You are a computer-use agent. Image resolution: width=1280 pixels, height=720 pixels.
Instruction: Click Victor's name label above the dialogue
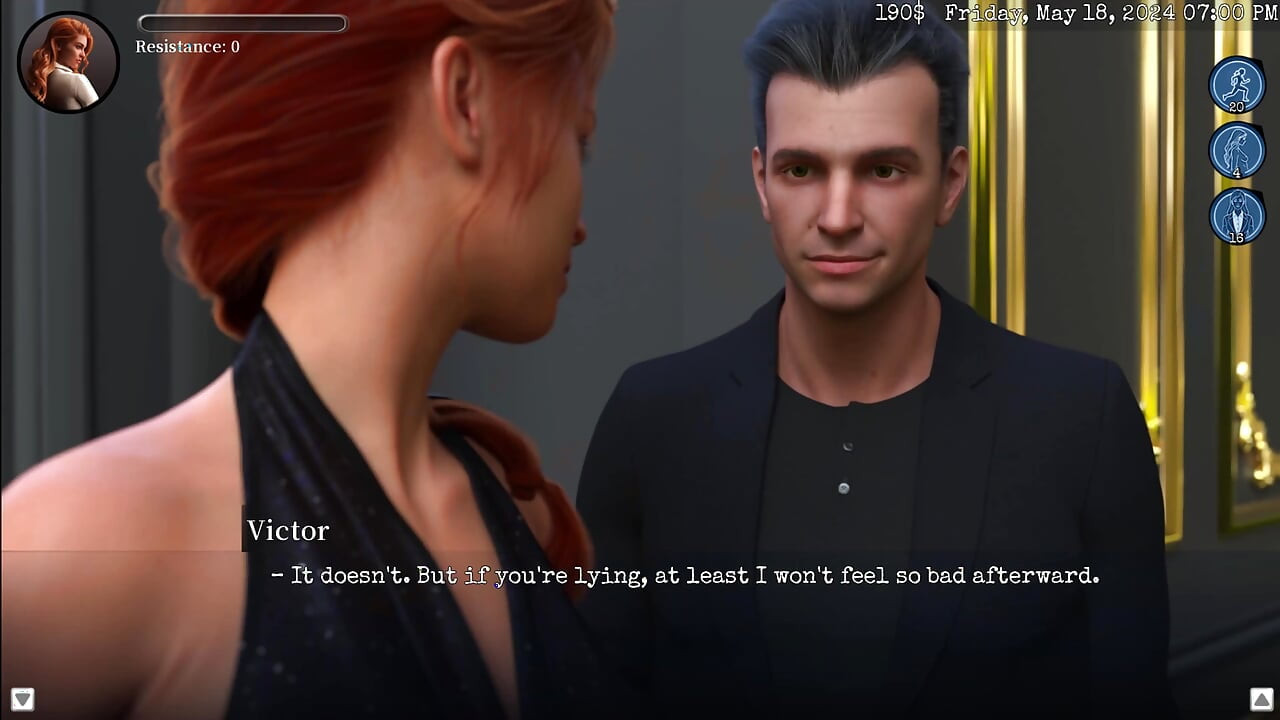(288, 531)
